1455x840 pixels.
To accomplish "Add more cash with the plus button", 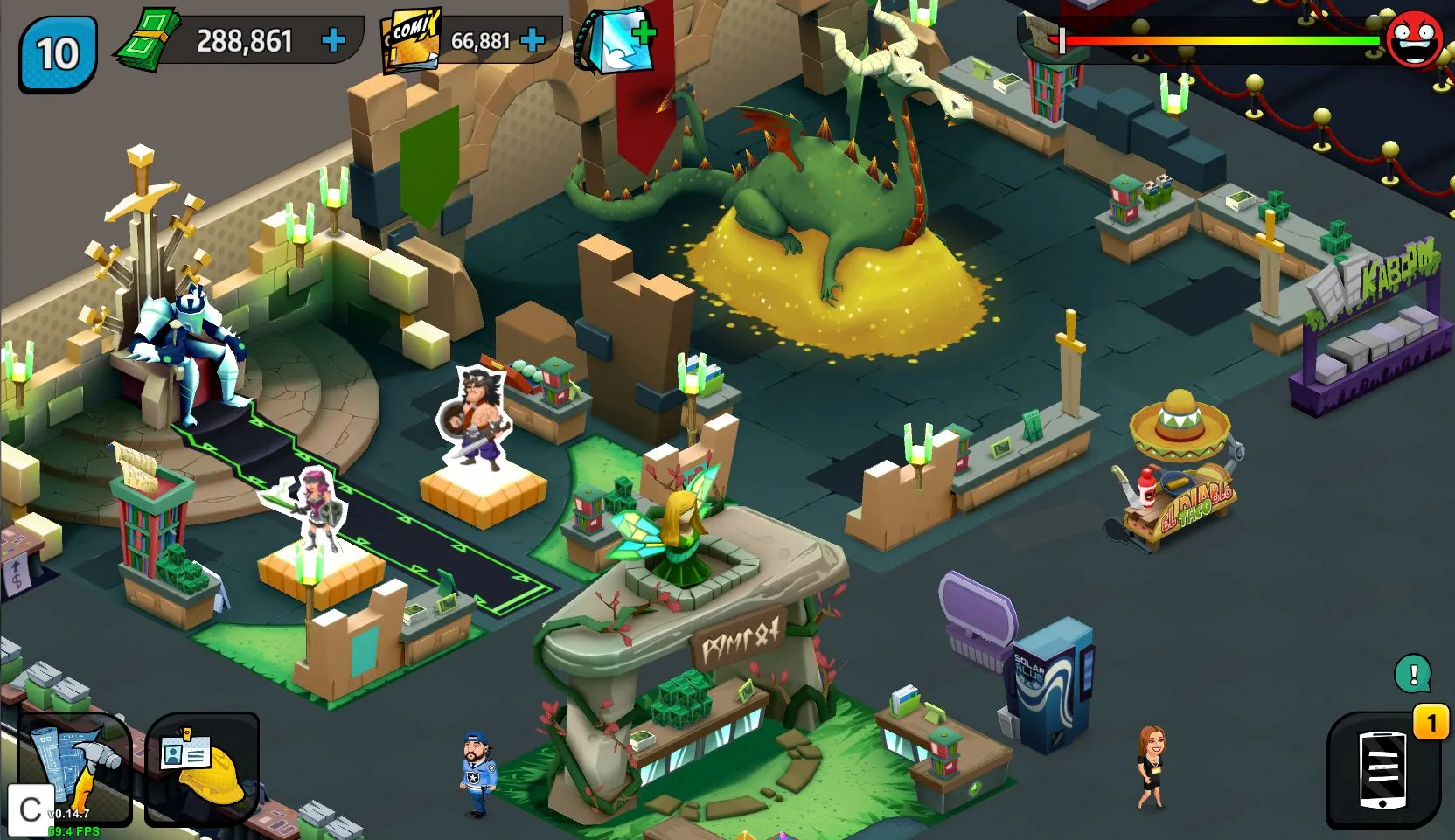I will (x=333, y=40).
